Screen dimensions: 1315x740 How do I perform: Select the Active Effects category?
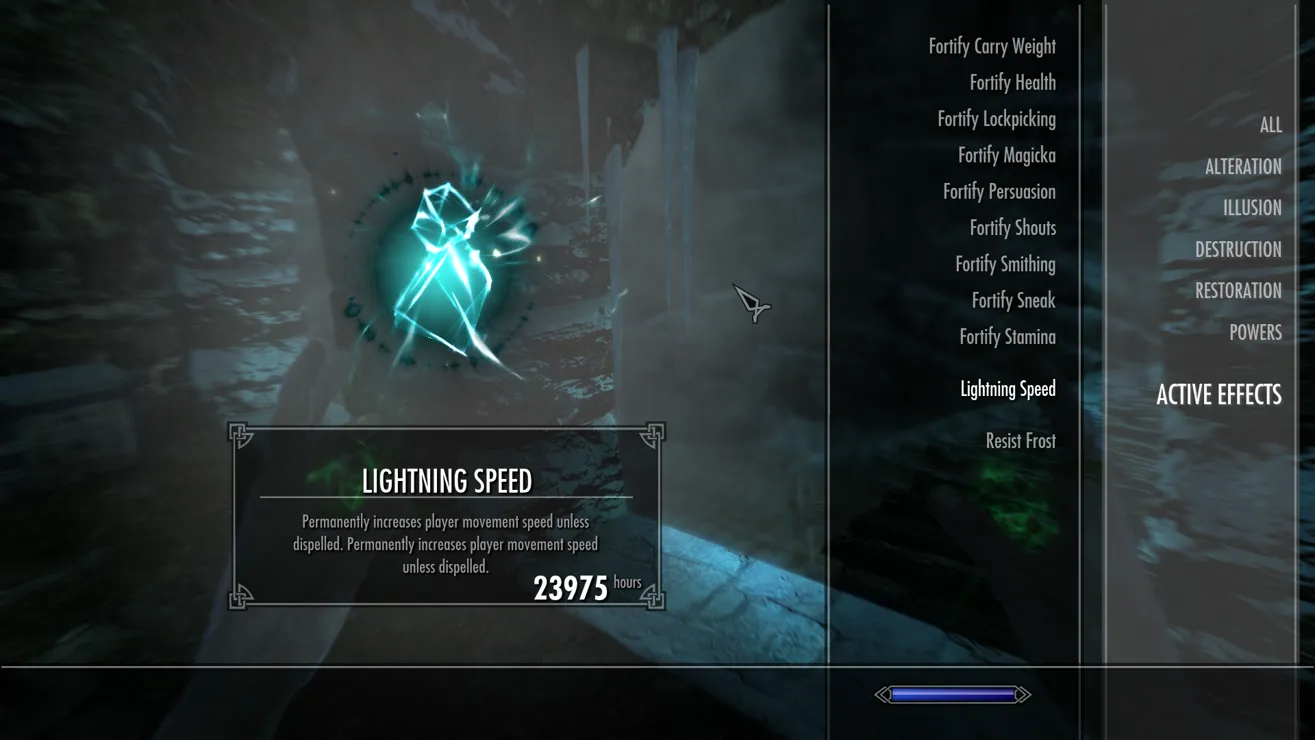1218,395
